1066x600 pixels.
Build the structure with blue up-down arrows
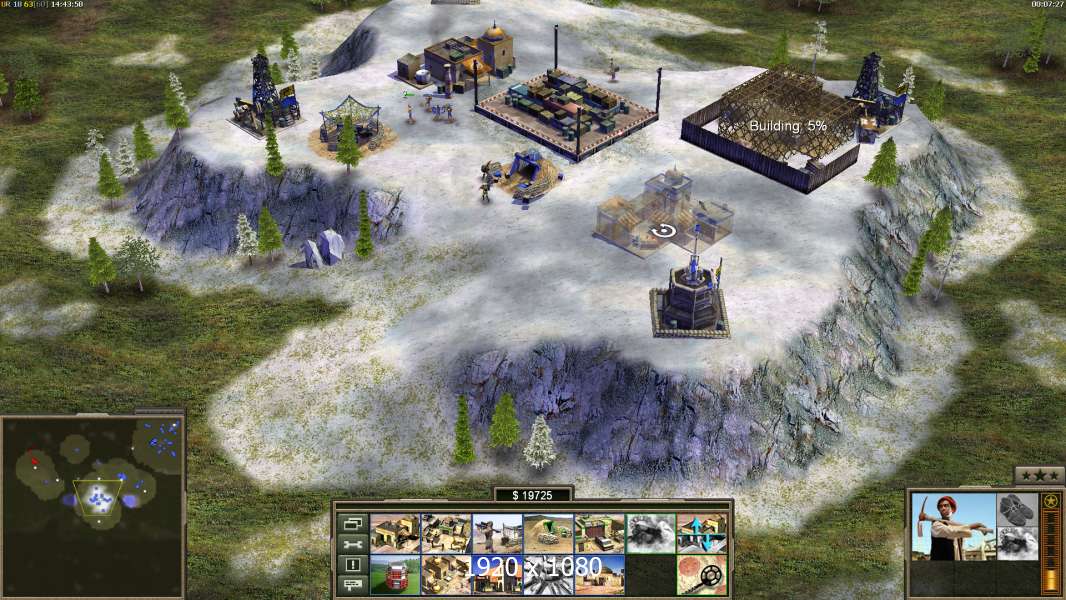(x=701, y=534)
